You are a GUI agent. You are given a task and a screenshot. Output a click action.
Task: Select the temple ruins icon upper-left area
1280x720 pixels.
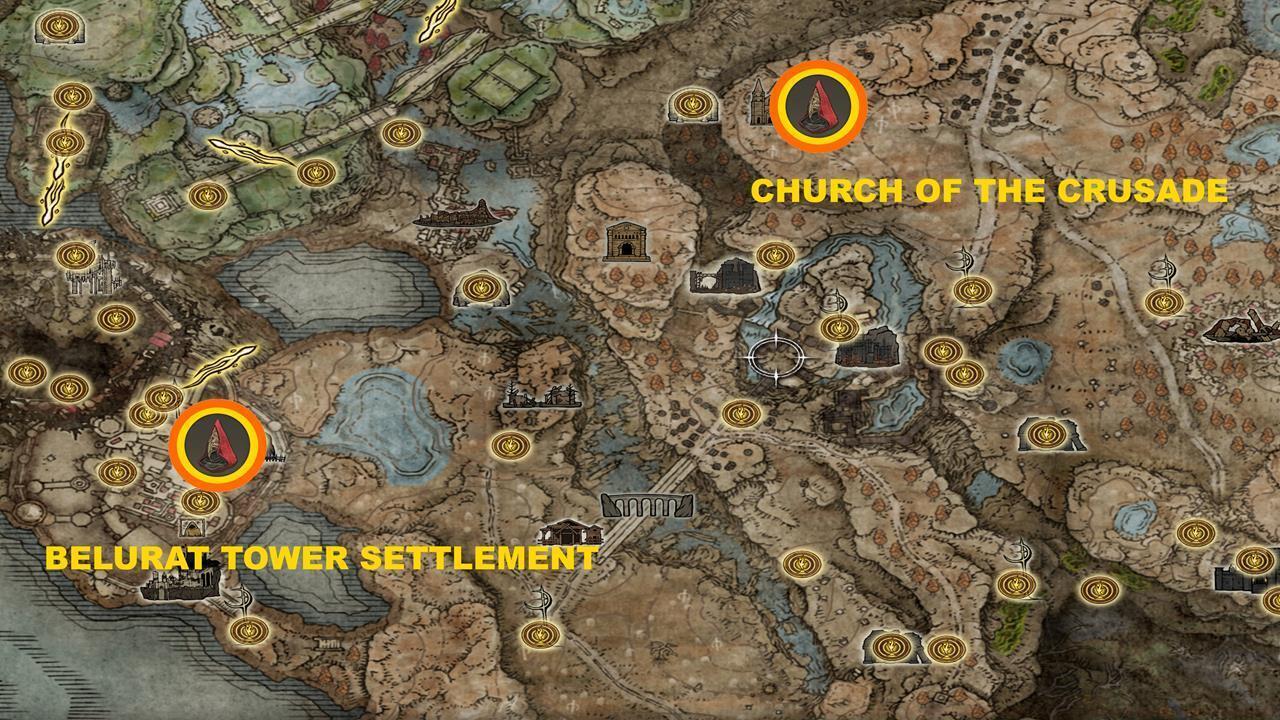coord(455,212)
